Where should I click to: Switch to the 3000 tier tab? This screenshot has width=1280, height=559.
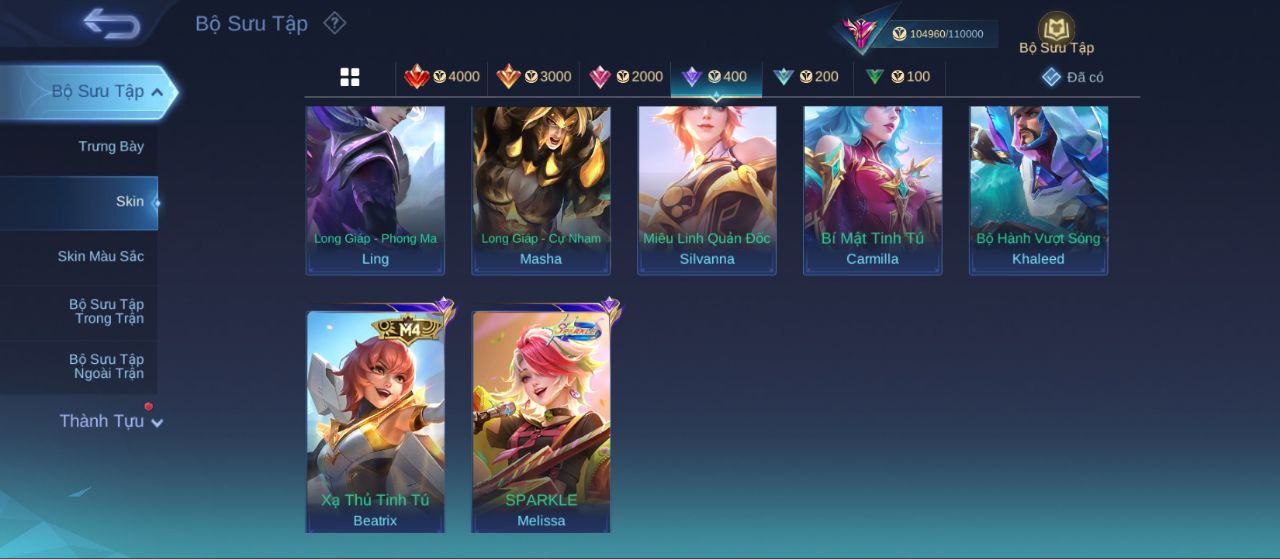(534, 77)
